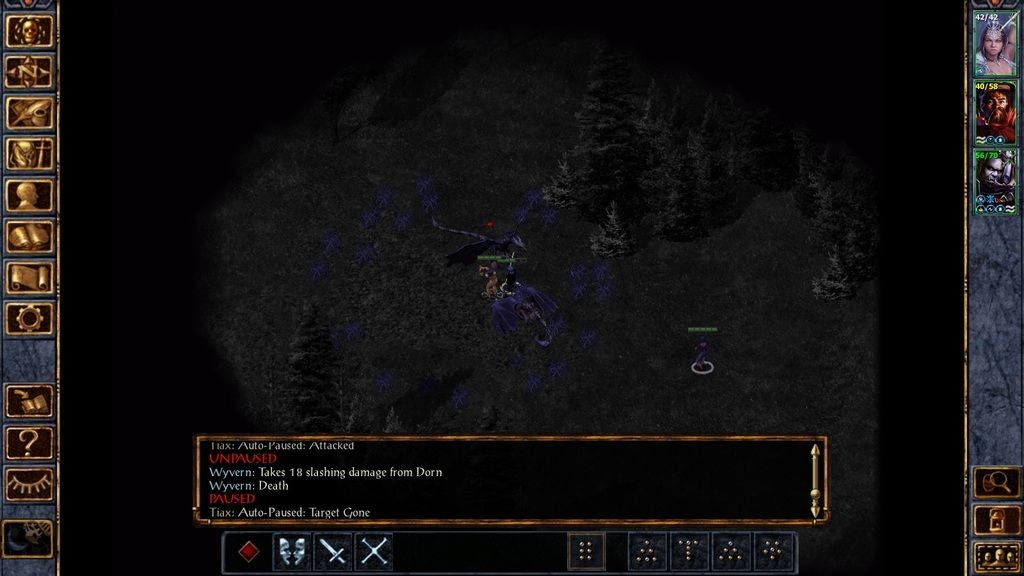The height and width of the screenshot is (576, 1024).
Task: Toggle the closed-eye hide interface button
Action: click(x=29, y=483)
